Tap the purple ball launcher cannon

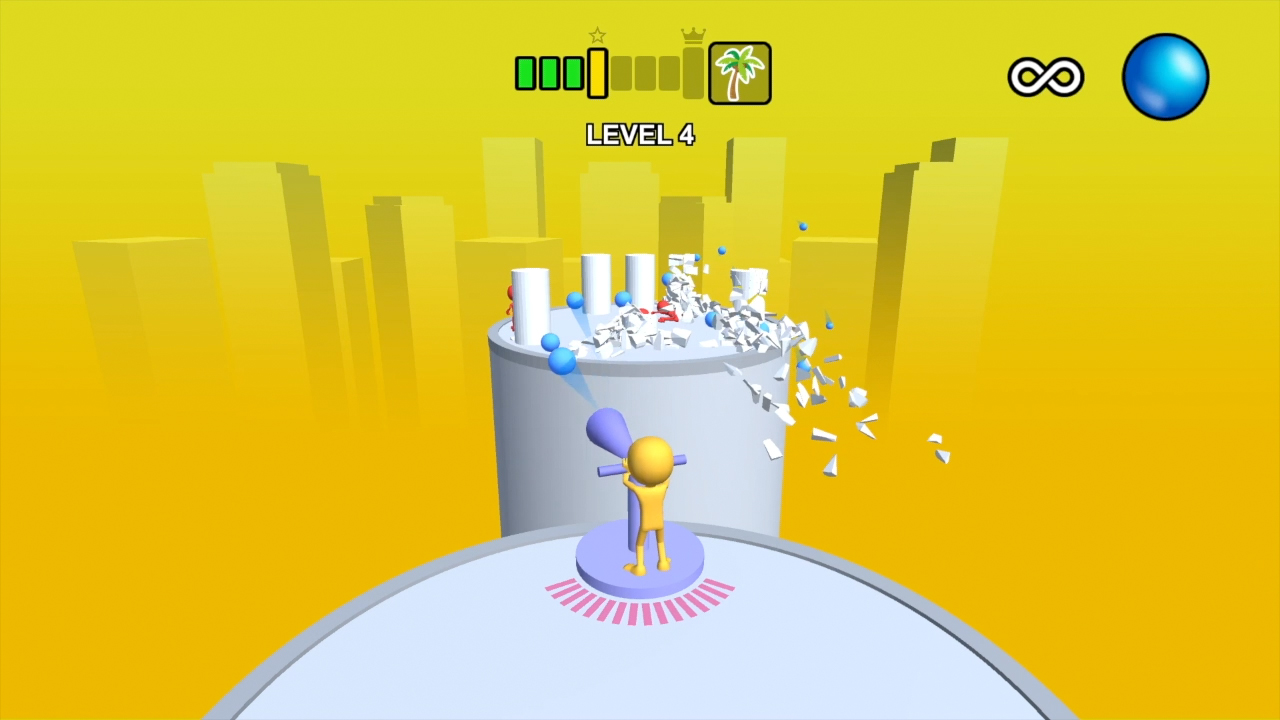tap(610, 430)
